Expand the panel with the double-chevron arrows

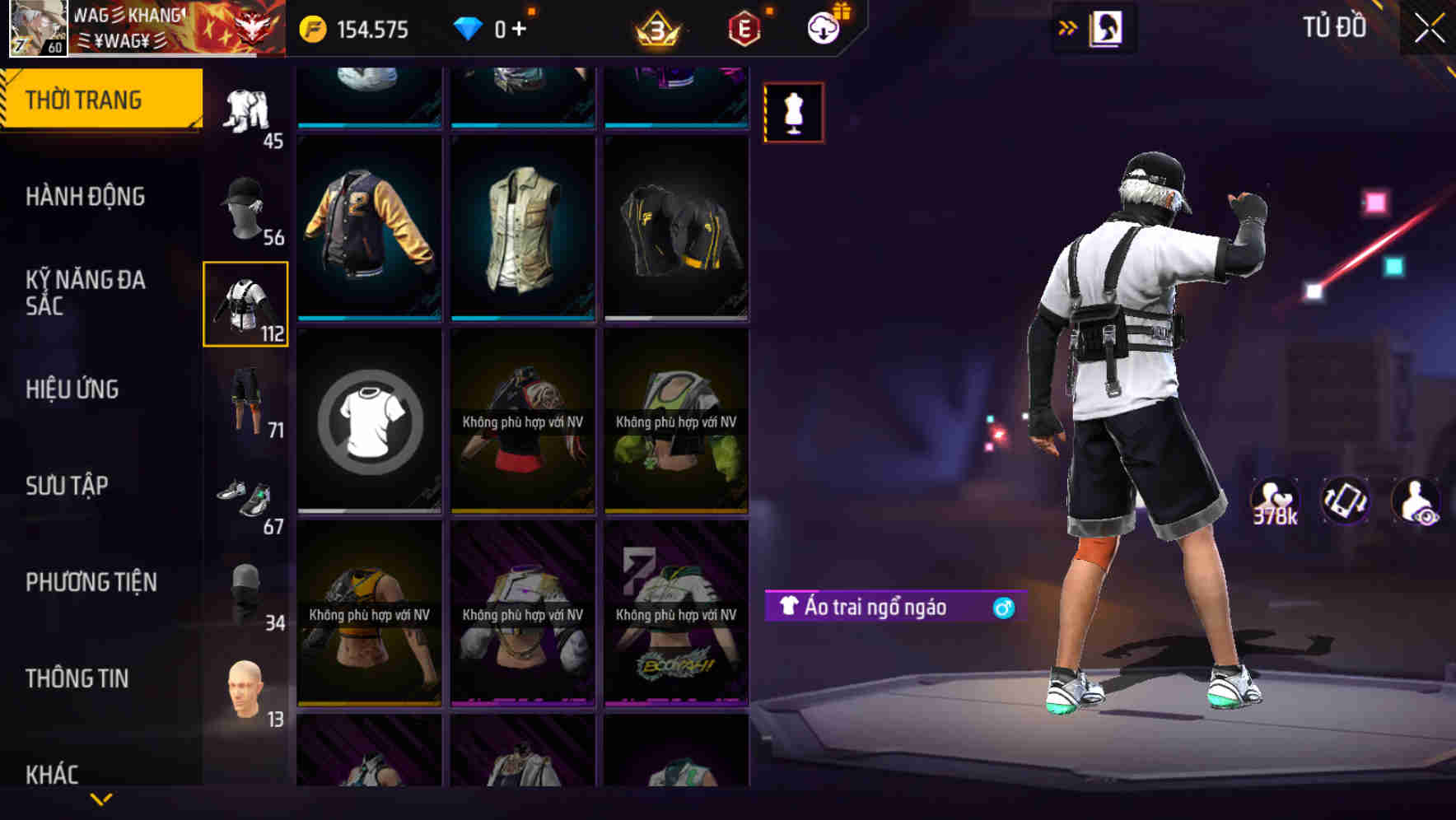tap(1068, 26)
